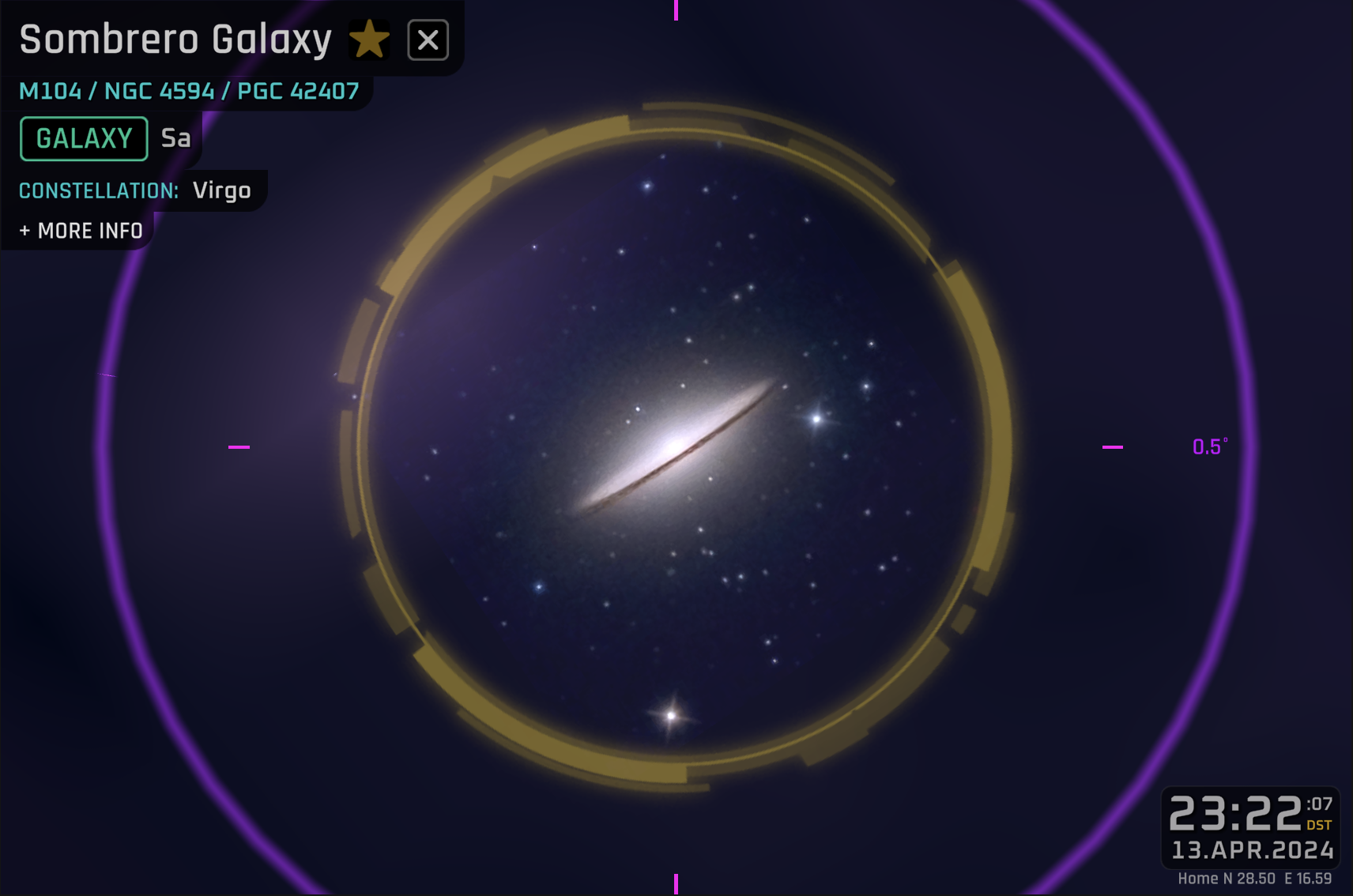Expand the MORE INFO section
1353x896 pixels.
[80, 230]
